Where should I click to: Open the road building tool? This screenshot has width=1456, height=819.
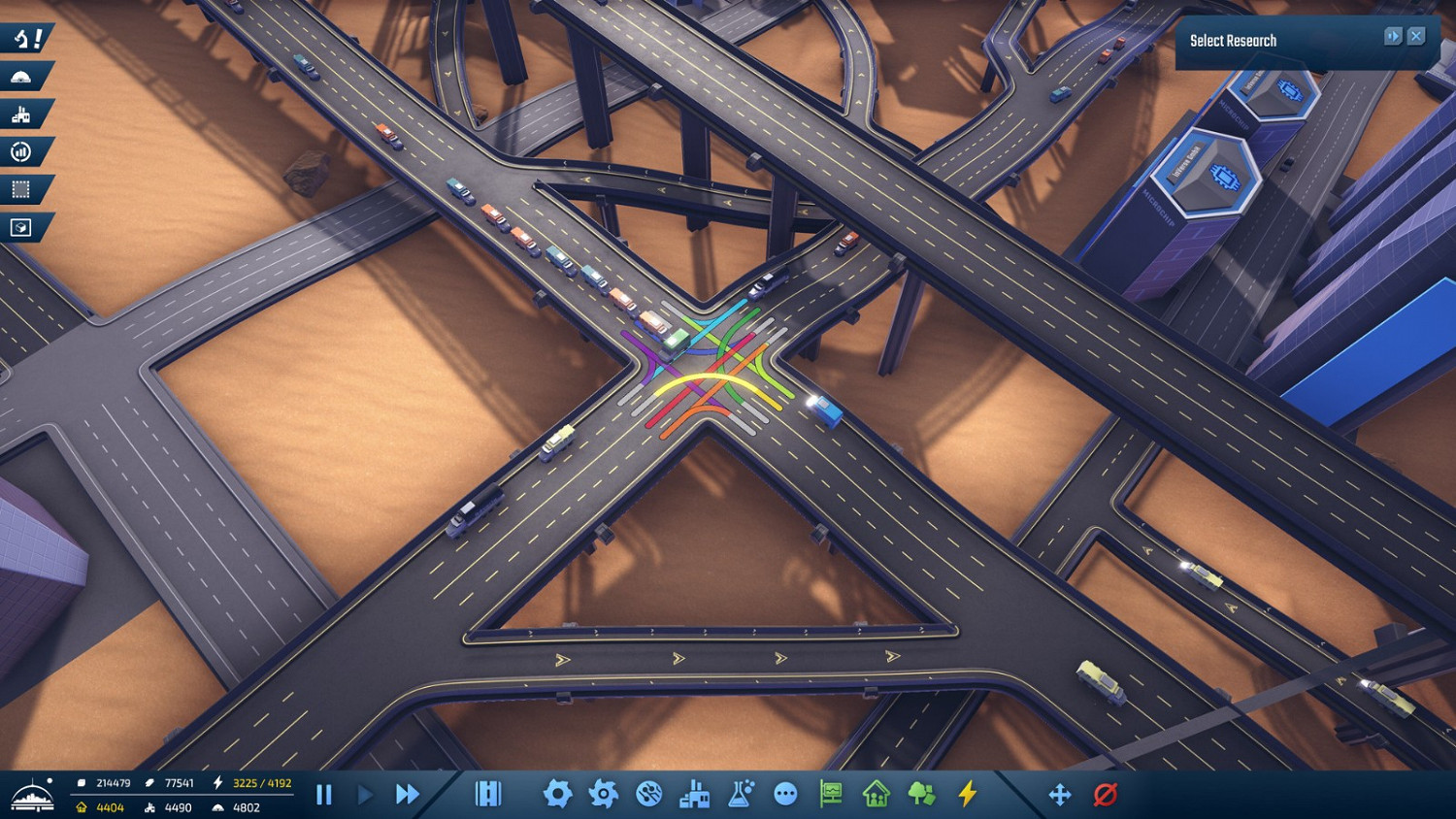(487, 794)
